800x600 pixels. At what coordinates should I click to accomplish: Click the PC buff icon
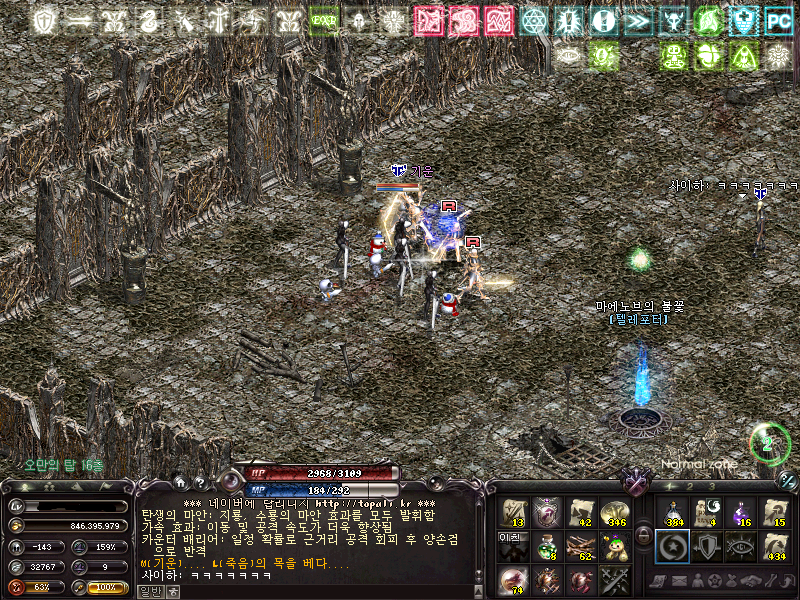[778, 21]
